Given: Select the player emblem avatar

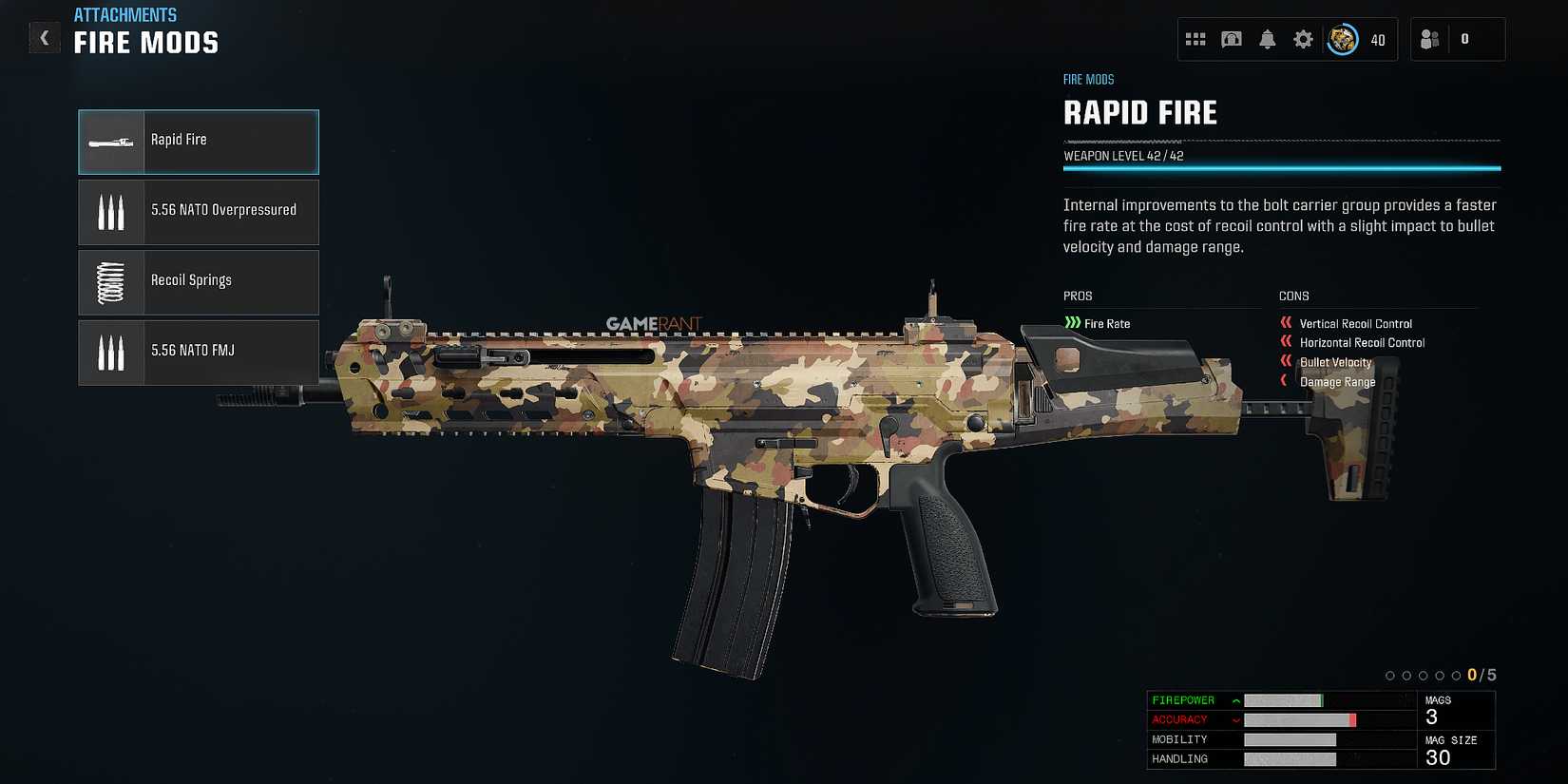Looking at the screenshot, I should pyautogui.click(x=1342, y=39).
